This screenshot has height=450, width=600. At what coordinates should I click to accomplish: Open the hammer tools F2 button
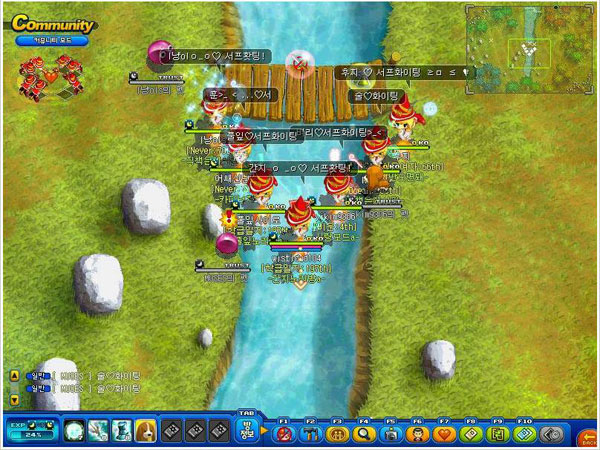[x=310, y=434]
